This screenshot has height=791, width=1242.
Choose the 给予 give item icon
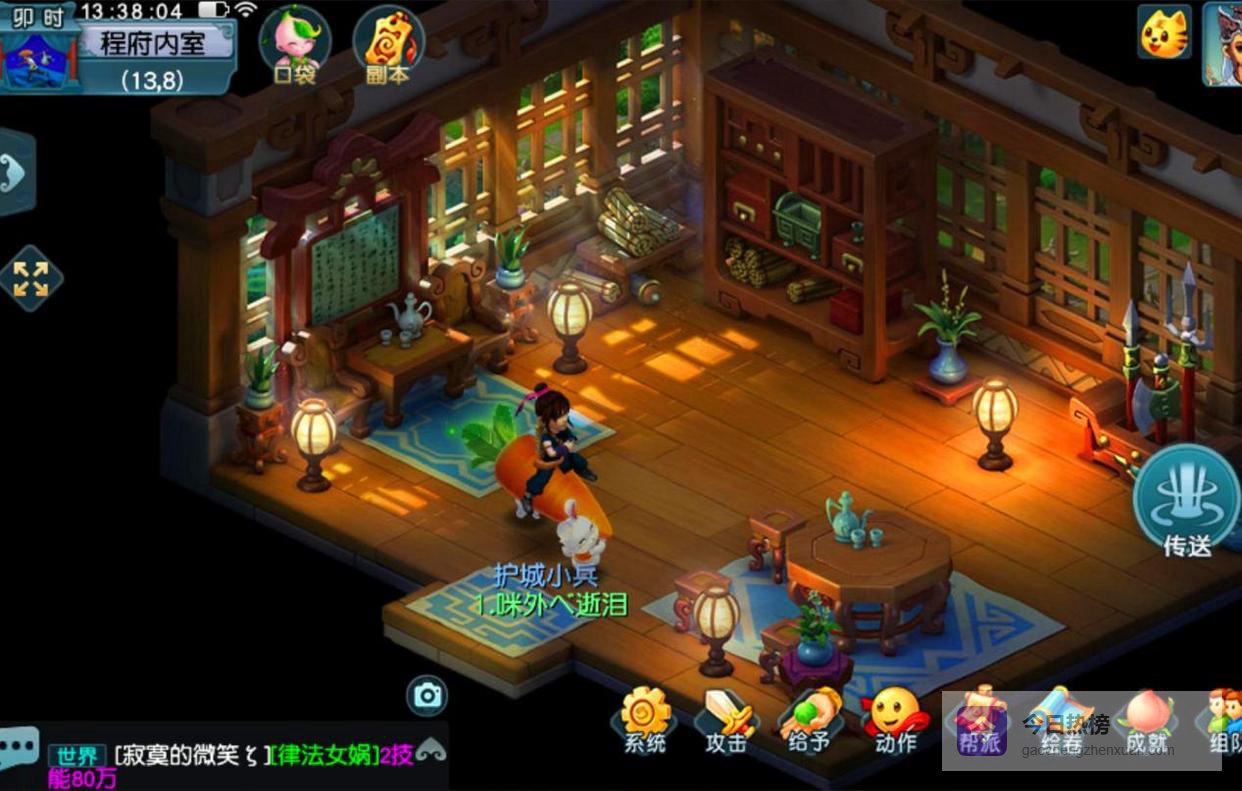(808, 718)
